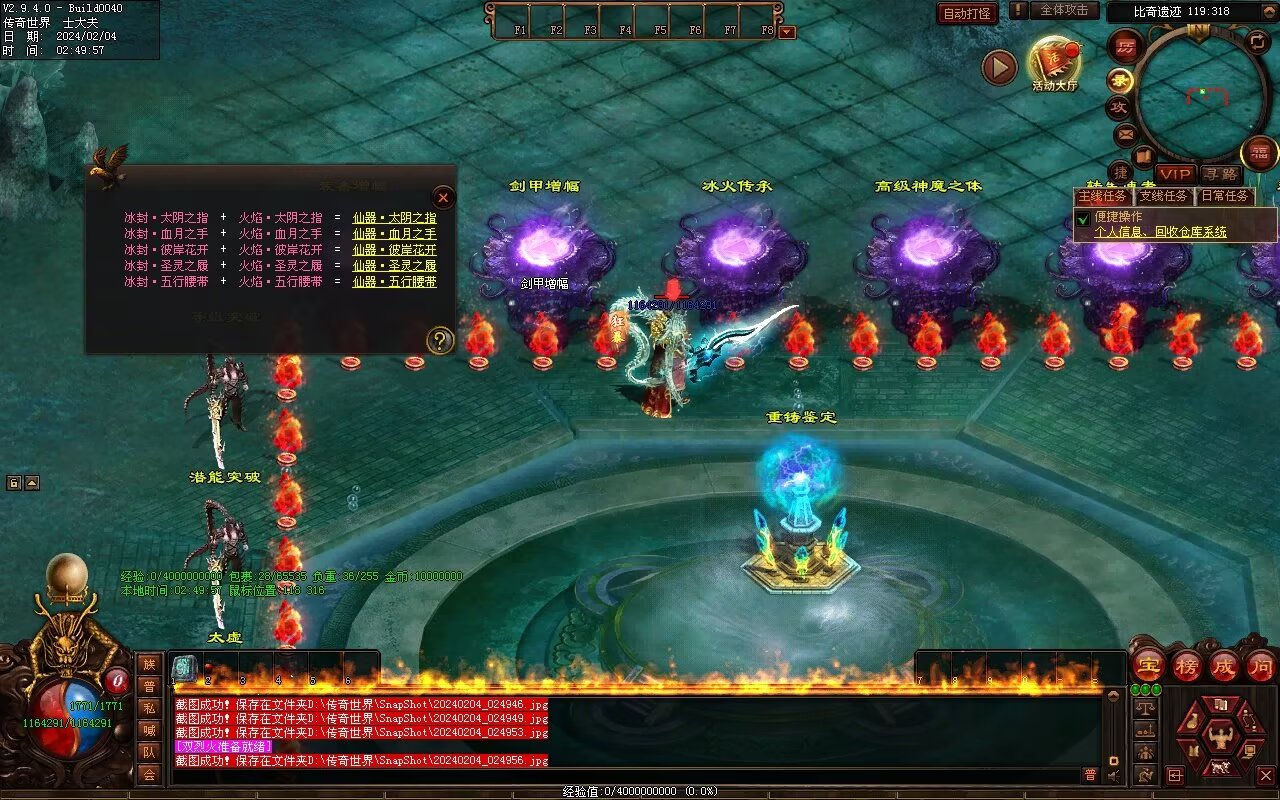Switch chat channel to 私 private
The image size is (1280, 800).
click(x=149, y=708)
